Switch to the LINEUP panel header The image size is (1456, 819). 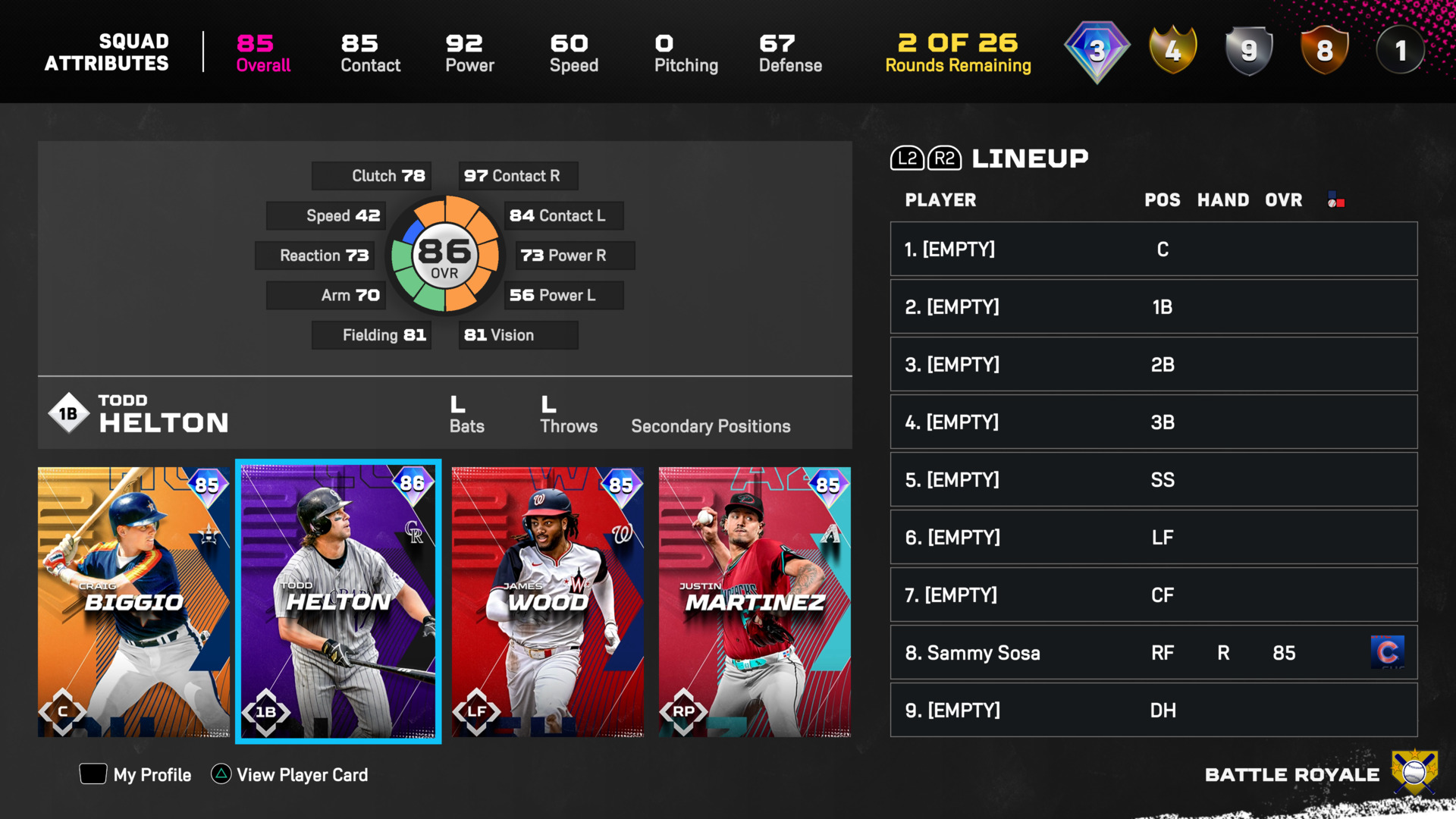click(x=1029, y=158)
